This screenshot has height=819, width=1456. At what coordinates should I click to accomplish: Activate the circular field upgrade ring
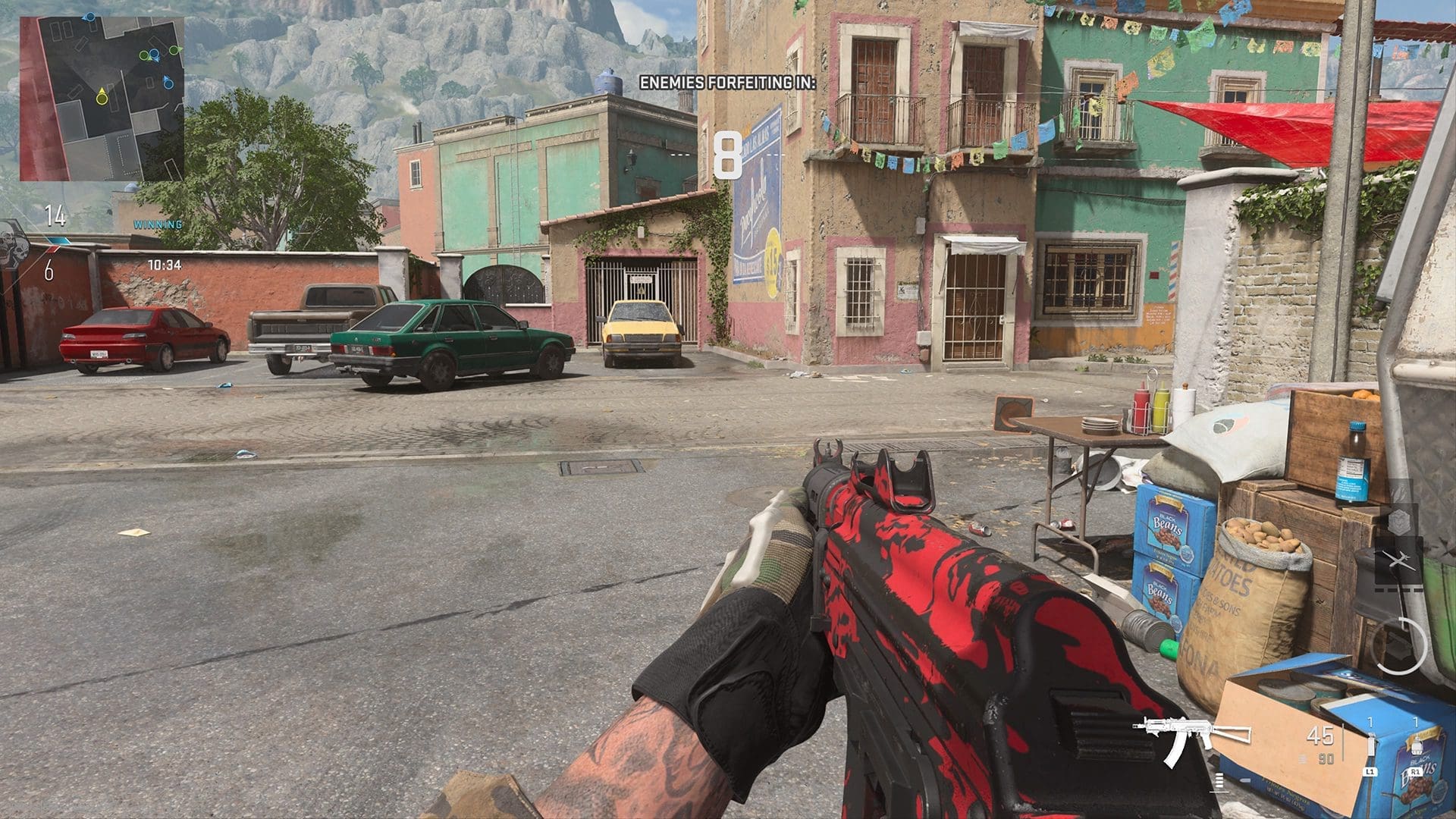click(x=1399, y=647)
